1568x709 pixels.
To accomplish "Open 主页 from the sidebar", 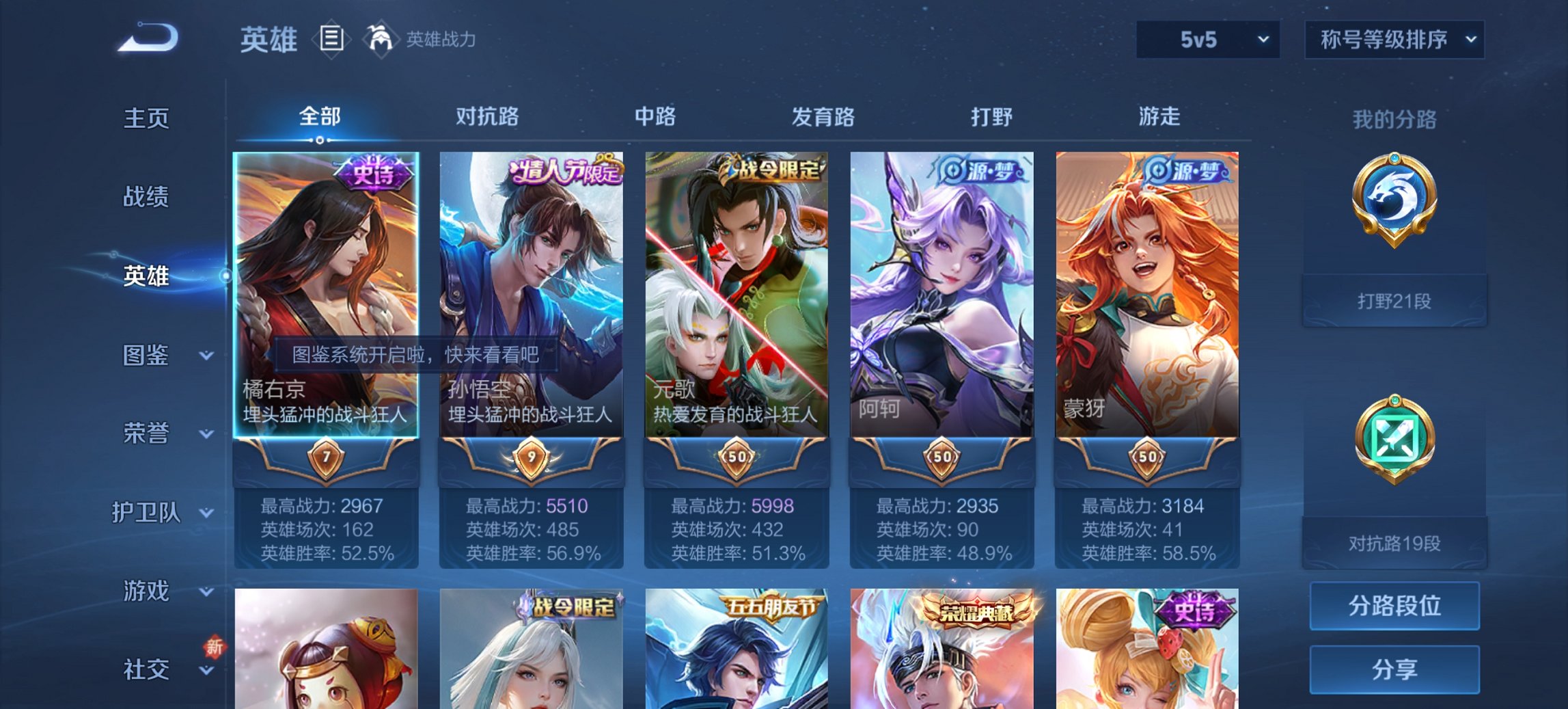I will (146, 118).
